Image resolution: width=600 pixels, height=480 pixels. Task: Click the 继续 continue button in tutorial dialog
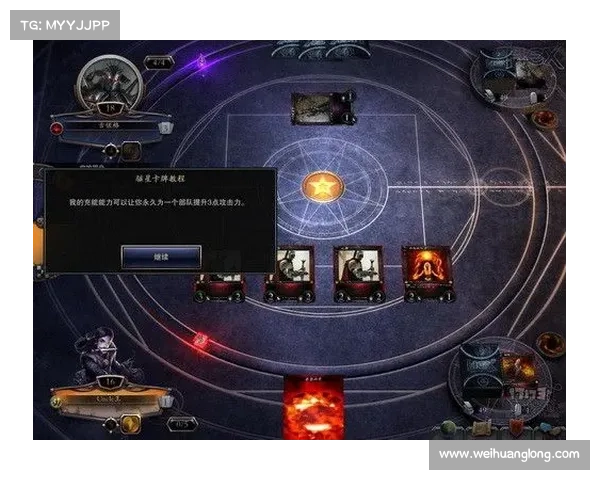pos(161,257)
